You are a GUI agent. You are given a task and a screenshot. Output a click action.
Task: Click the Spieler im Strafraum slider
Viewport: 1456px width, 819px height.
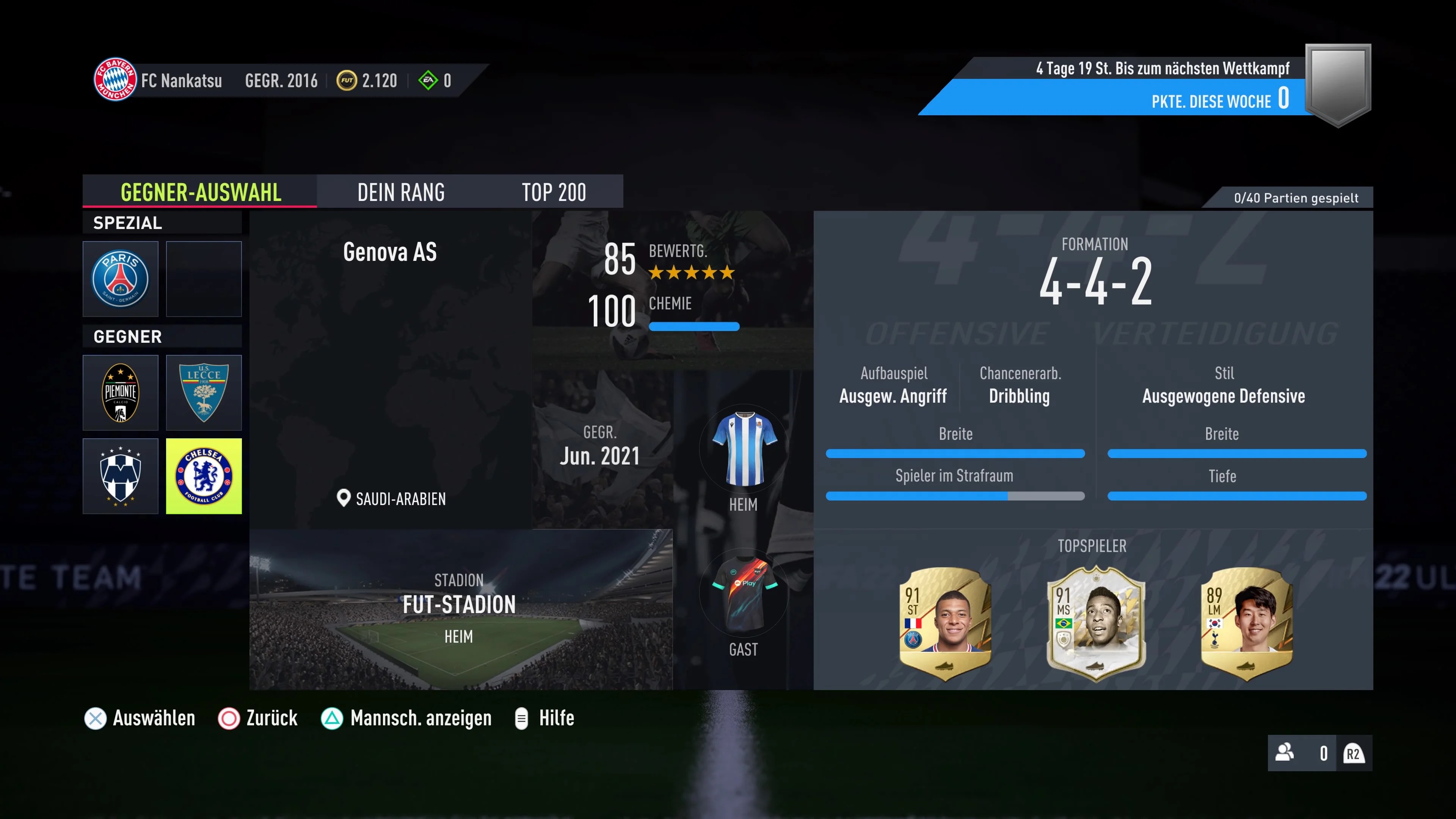click(955, 496)
